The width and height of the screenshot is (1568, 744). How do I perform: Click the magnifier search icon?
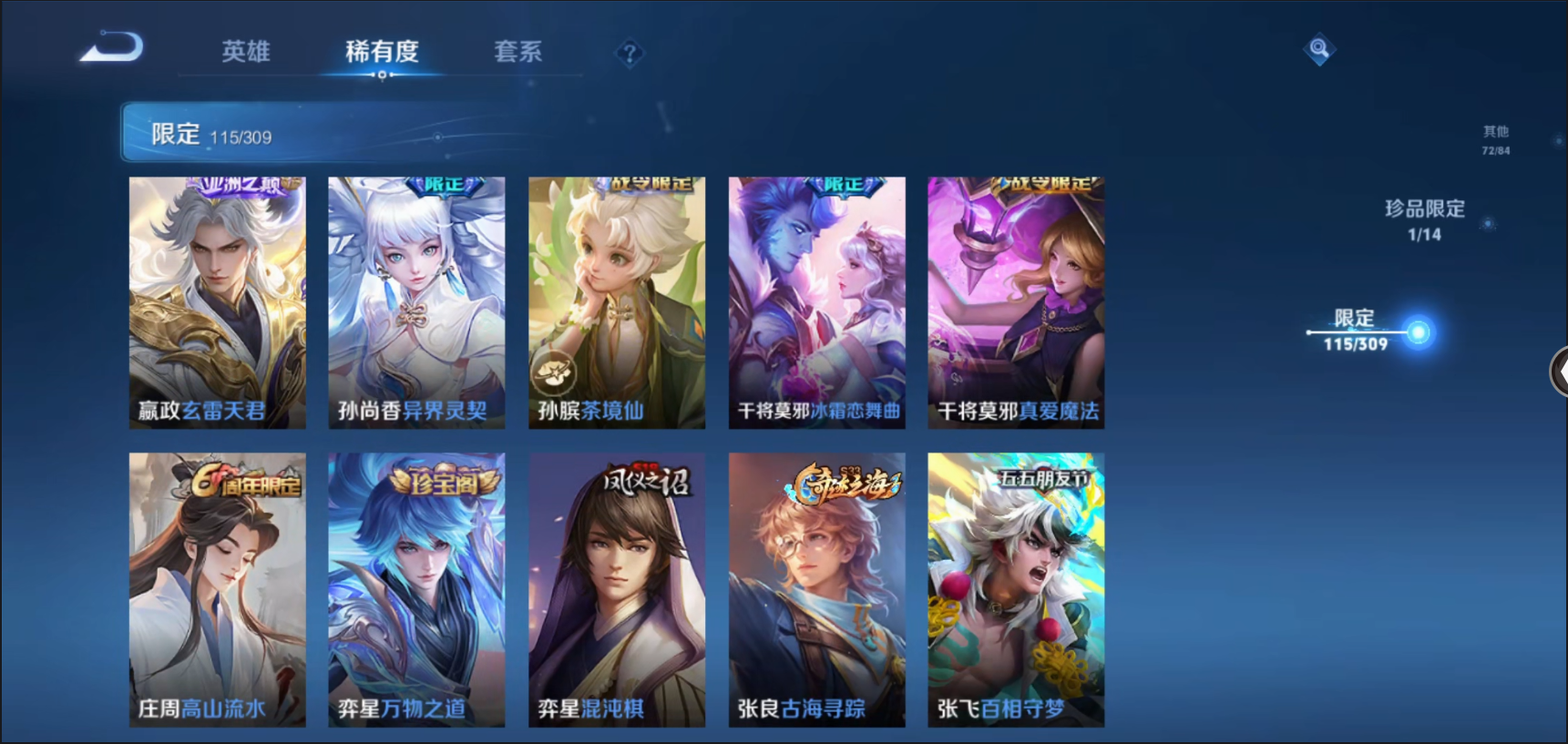coord(1318,49)
